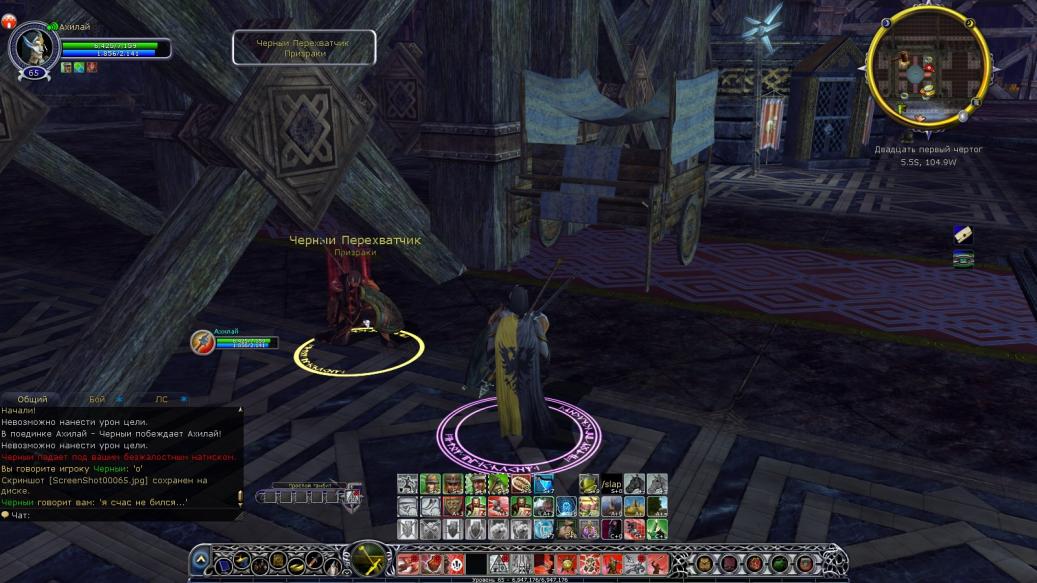Click the Чат text input field

click(x=120, y=515)
